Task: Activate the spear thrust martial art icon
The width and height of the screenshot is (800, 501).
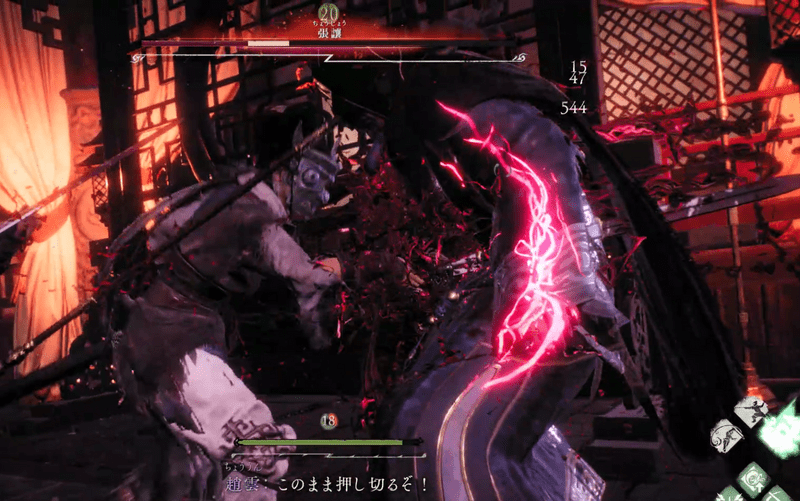Action: tap(752, 410)
